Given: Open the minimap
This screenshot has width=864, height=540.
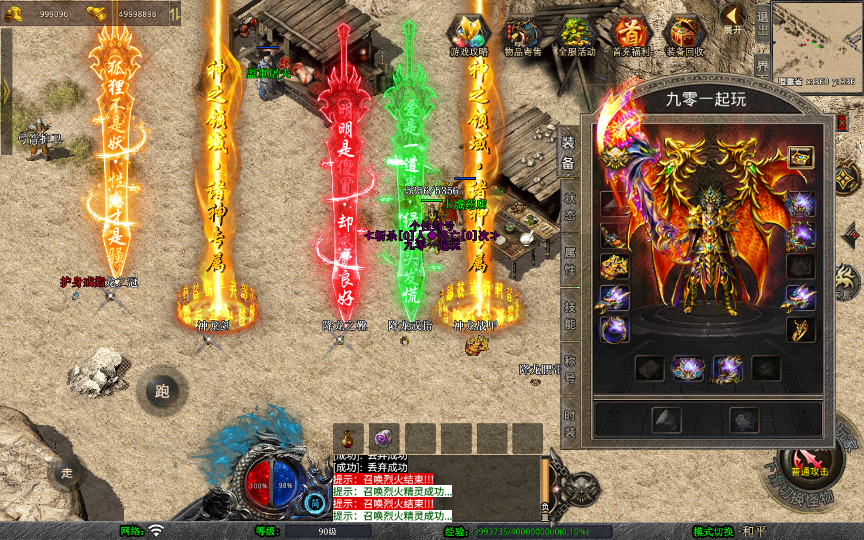Looking at the screenshot, I should pos(816,38).
